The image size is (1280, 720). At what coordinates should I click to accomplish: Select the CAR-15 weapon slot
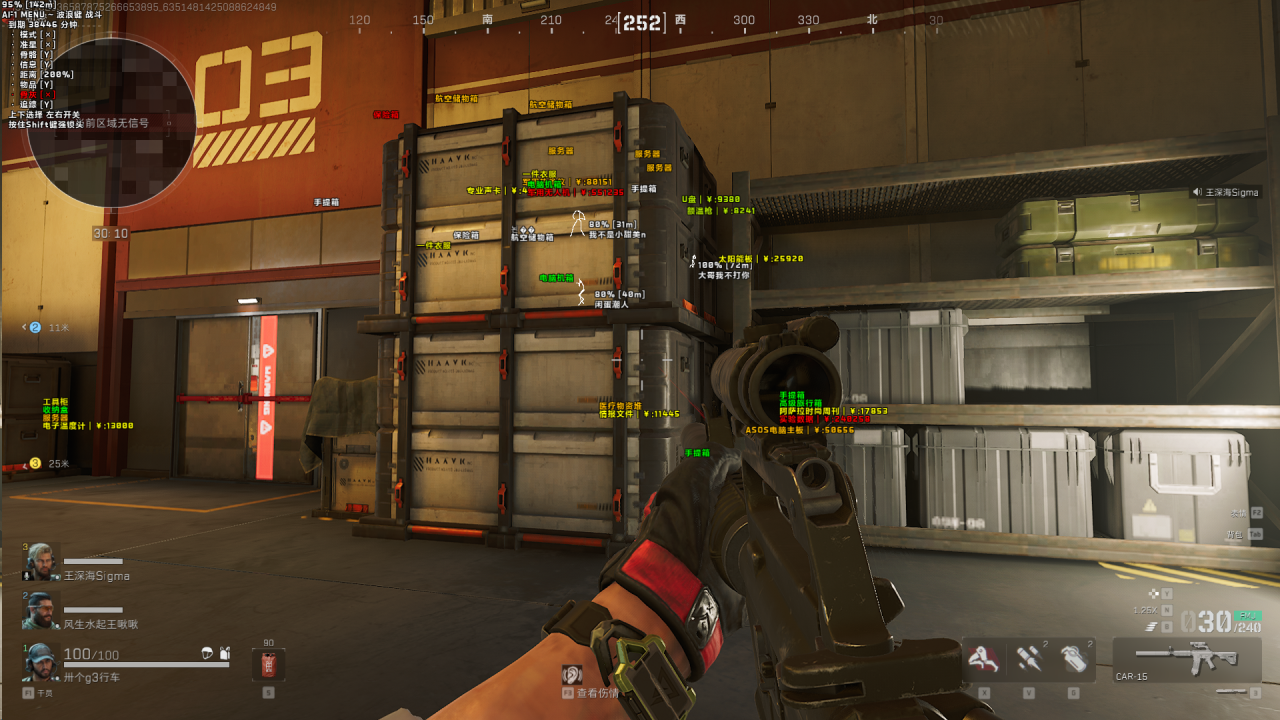click(1187, 660)
